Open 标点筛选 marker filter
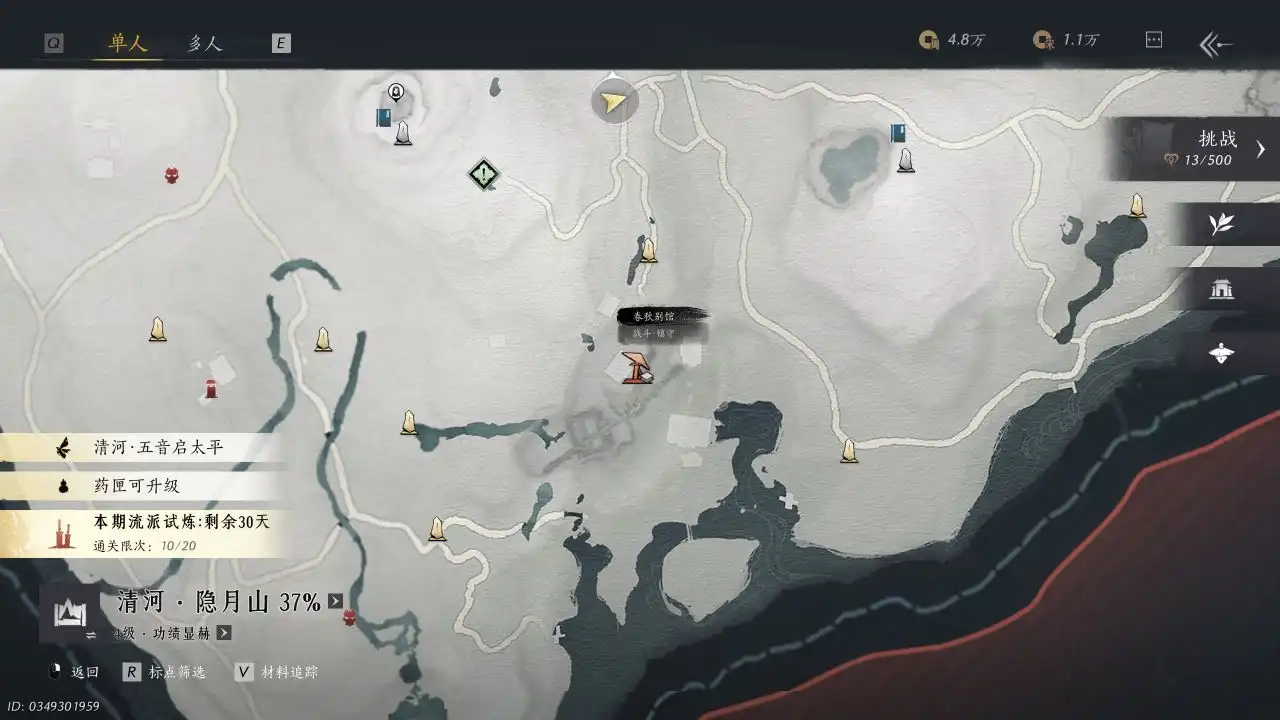This screenshot has width=1280, height=720. [176, 673]
